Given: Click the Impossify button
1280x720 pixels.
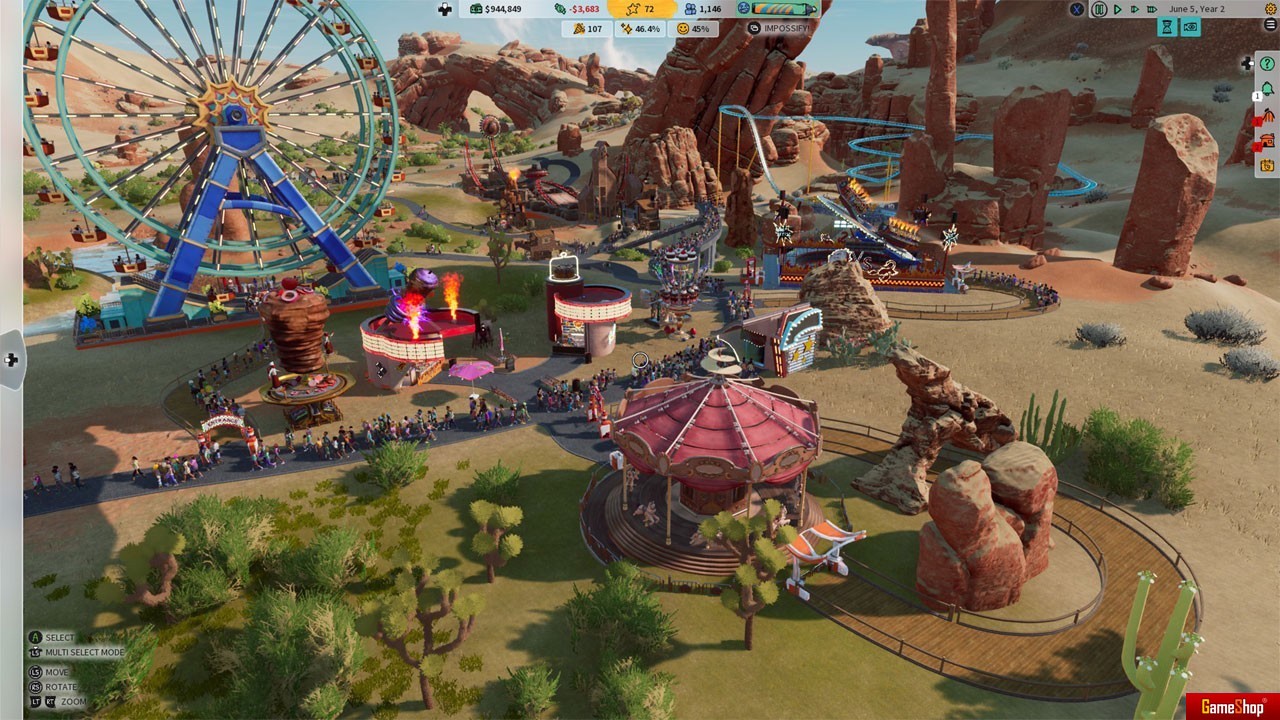Looking at the screenshot, I should coord(779,29).
